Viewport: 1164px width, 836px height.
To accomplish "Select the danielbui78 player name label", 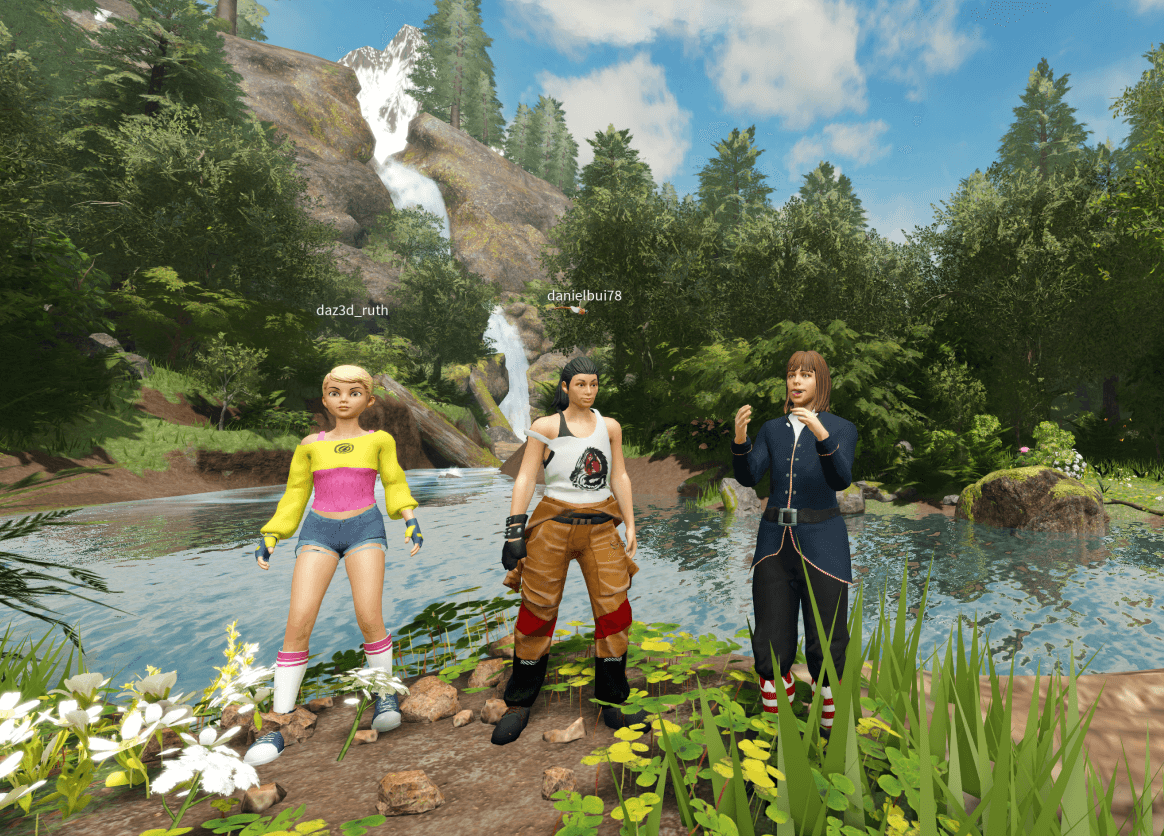I will 584,296.
